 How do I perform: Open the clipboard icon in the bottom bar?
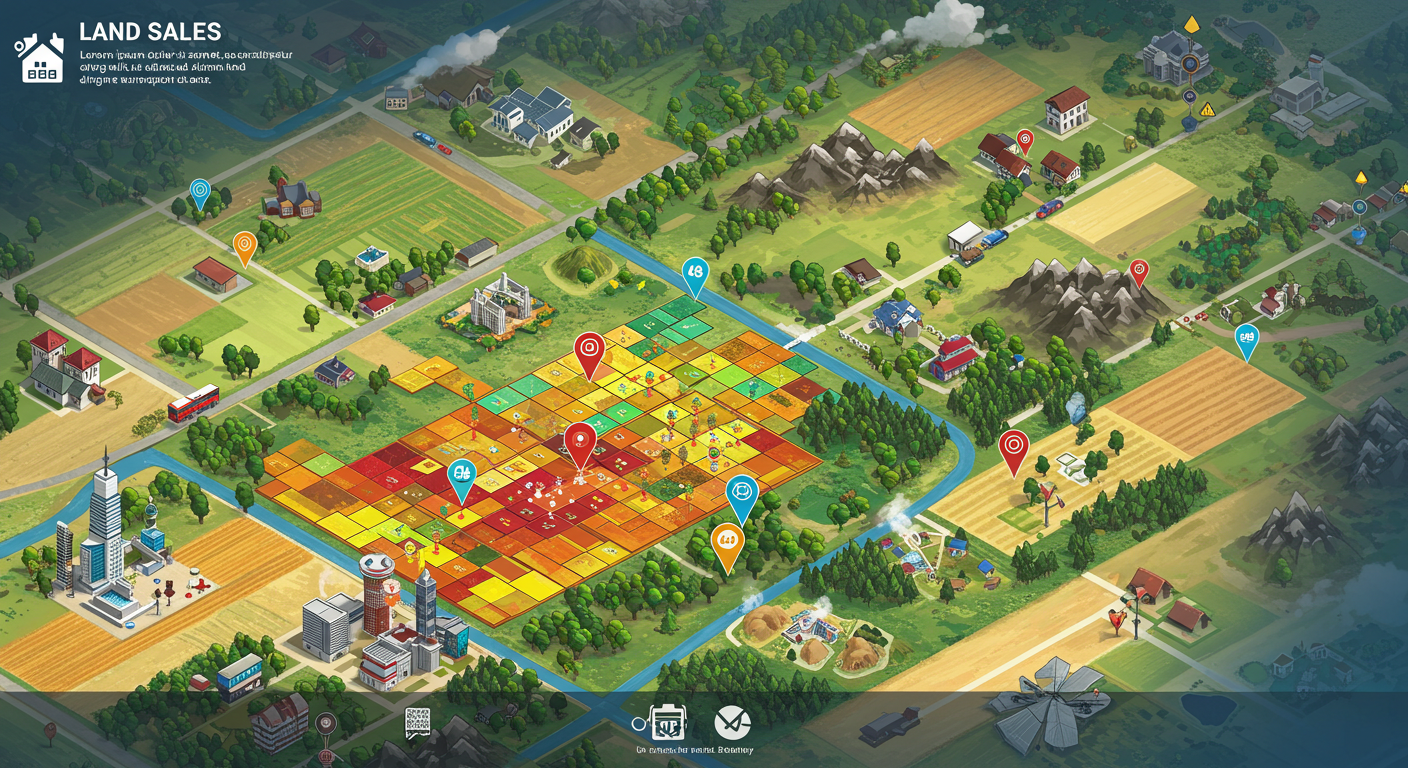[x=667, y=722]
